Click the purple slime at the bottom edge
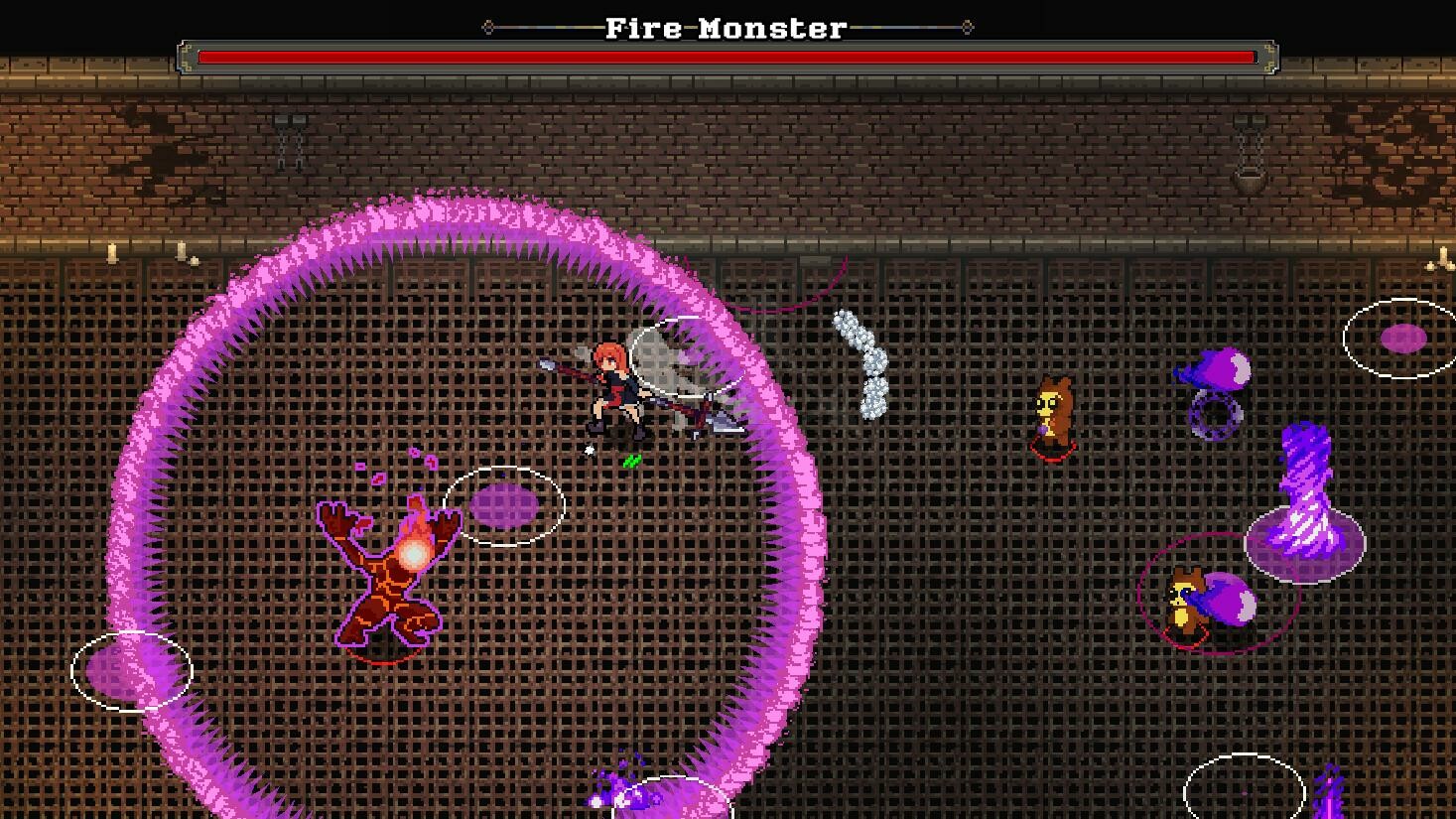The height and width of the screenshot is (819, 1456). point(620,789)
